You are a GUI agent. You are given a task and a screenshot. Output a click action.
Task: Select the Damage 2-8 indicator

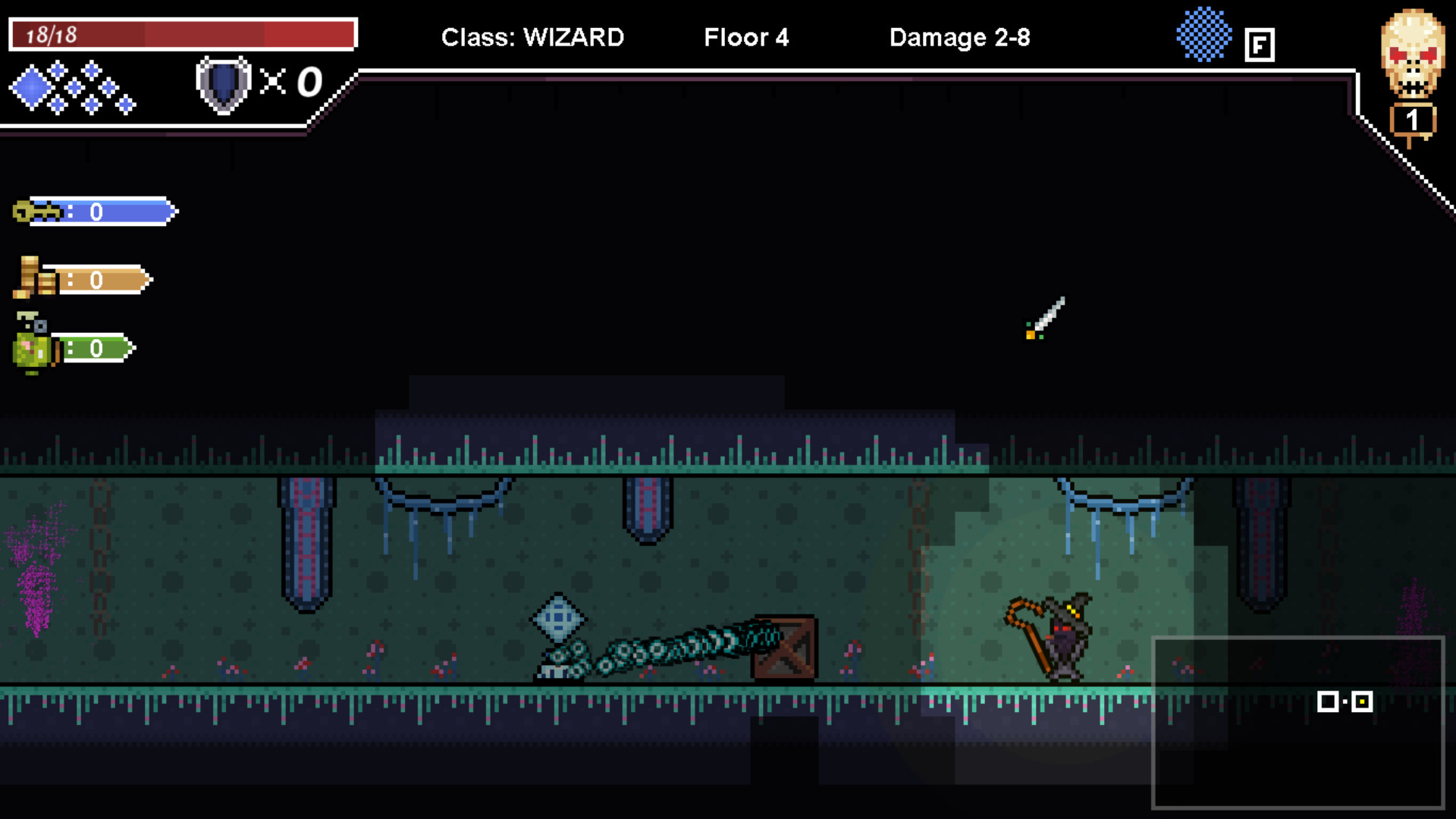[x=960, y=37]
